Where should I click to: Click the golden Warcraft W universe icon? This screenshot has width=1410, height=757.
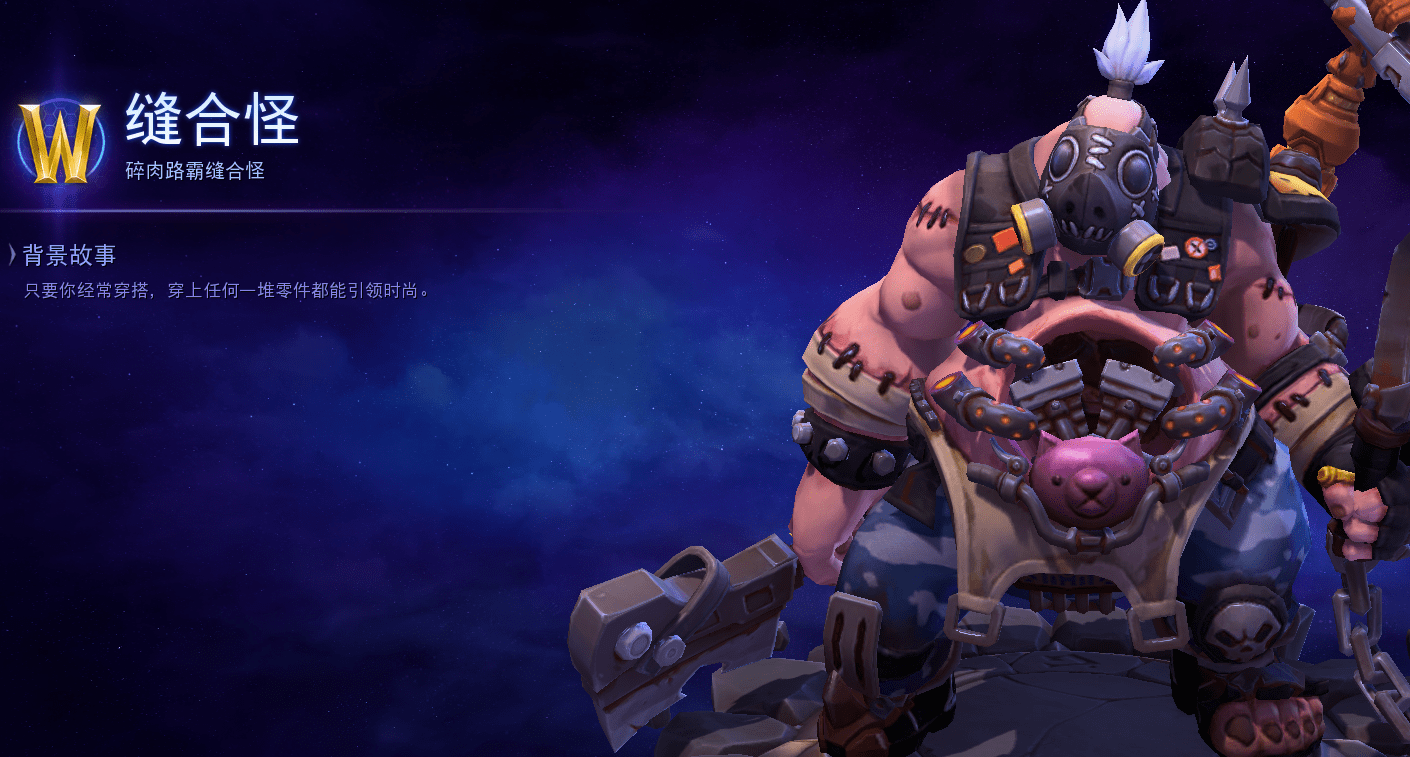60,142
